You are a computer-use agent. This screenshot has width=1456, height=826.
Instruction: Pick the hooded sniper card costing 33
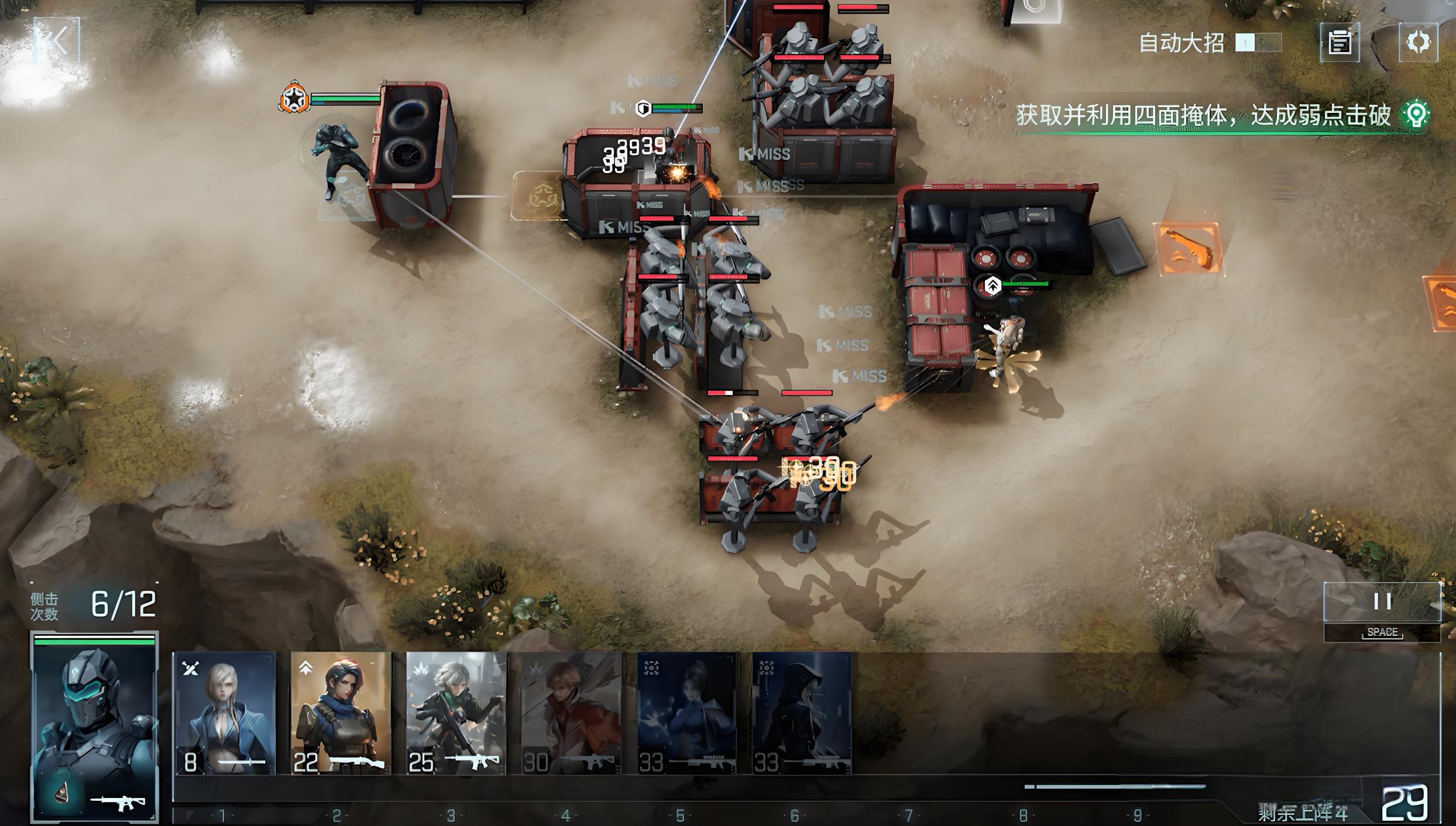tap(801, 714)
